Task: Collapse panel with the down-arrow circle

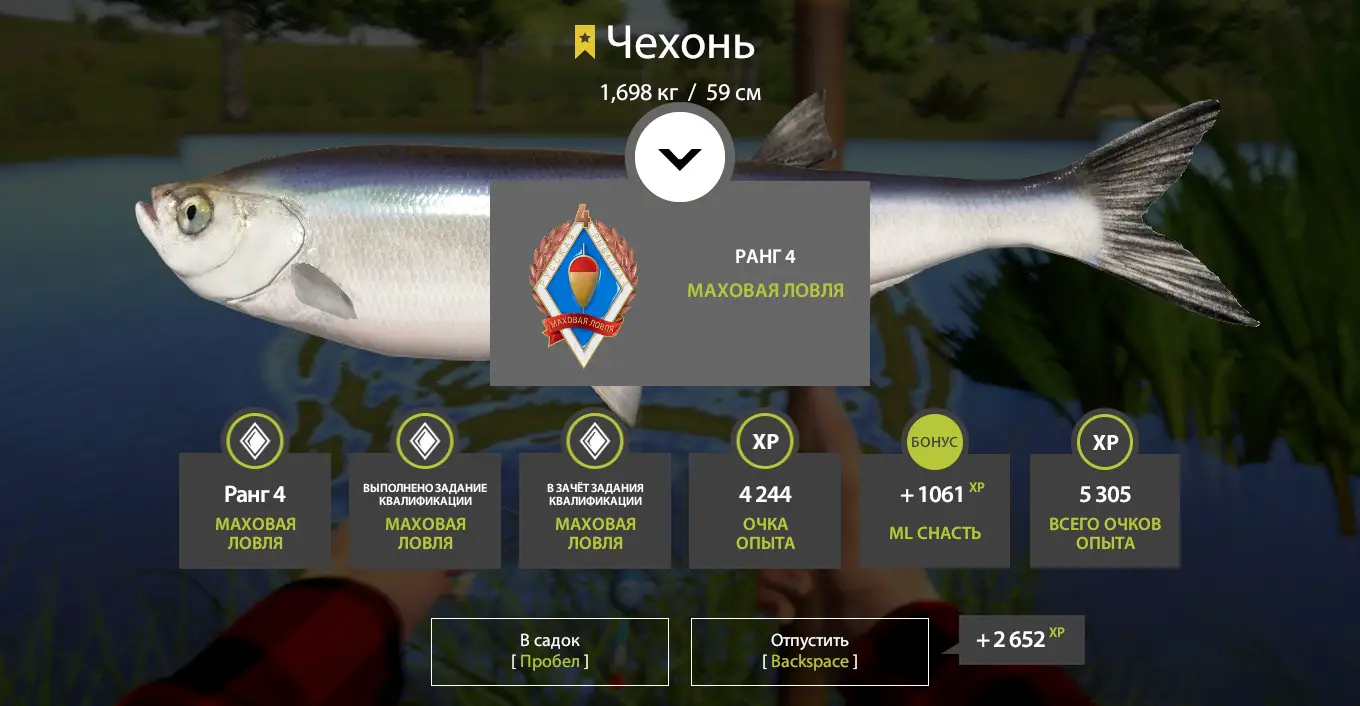Action: coord(680,157)
